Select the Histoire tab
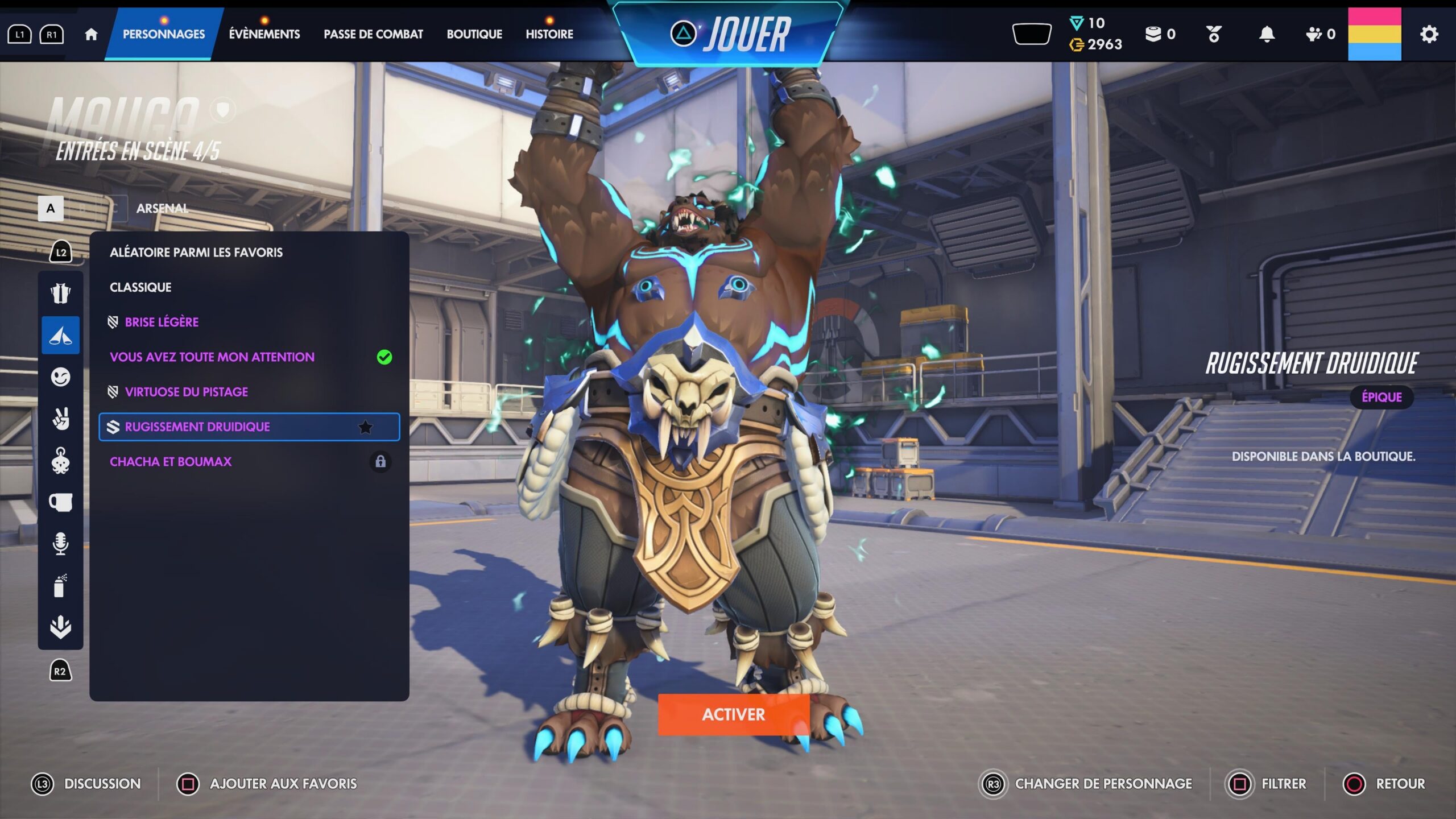The height and width of the screenshot is (819, 1456). click(x=549, y=34)
